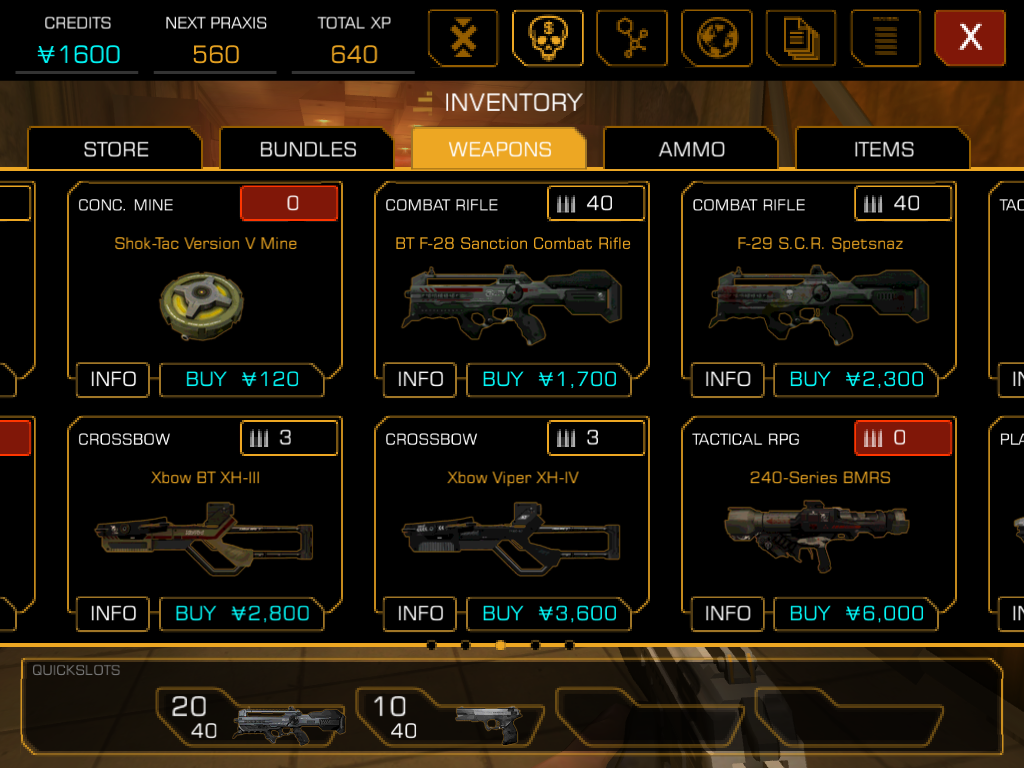Screen dimensions: 1024x768
Task: Close the inventory with the red X
Action: [969, 38]
